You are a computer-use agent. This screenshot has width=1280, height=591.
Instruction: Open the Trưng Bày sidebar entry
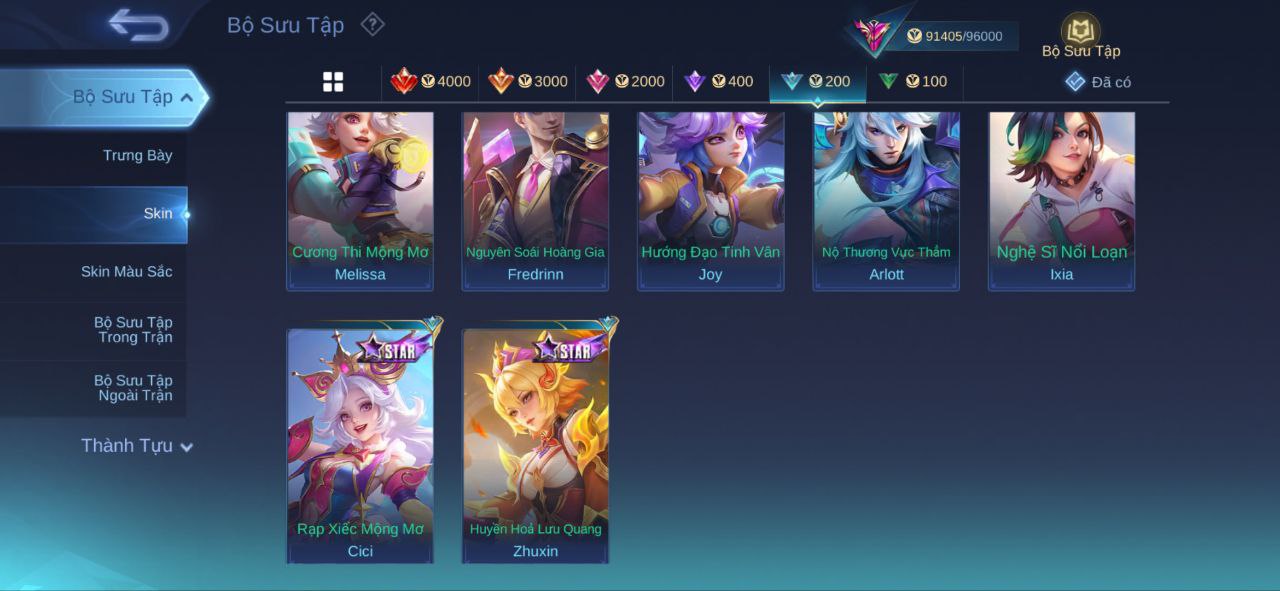pyautogui.click(x=137, y=155)
